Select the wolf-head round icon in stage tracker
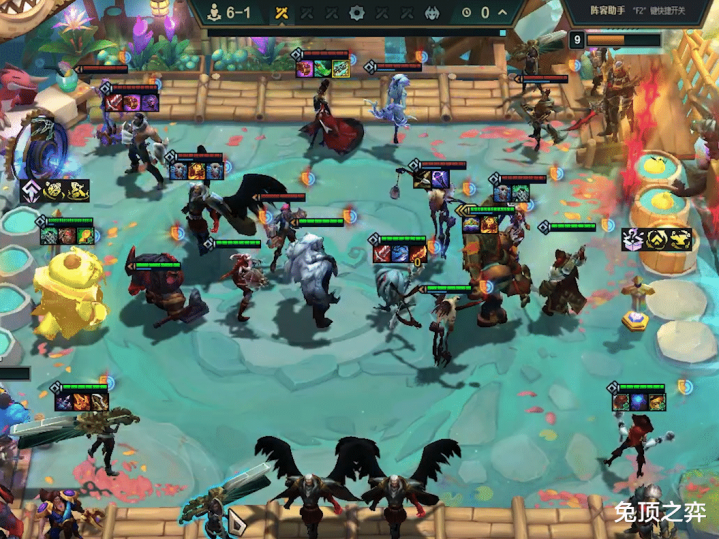Image resolution: width=719 pixels, height=539 pixels. click(x=433, y=13)
